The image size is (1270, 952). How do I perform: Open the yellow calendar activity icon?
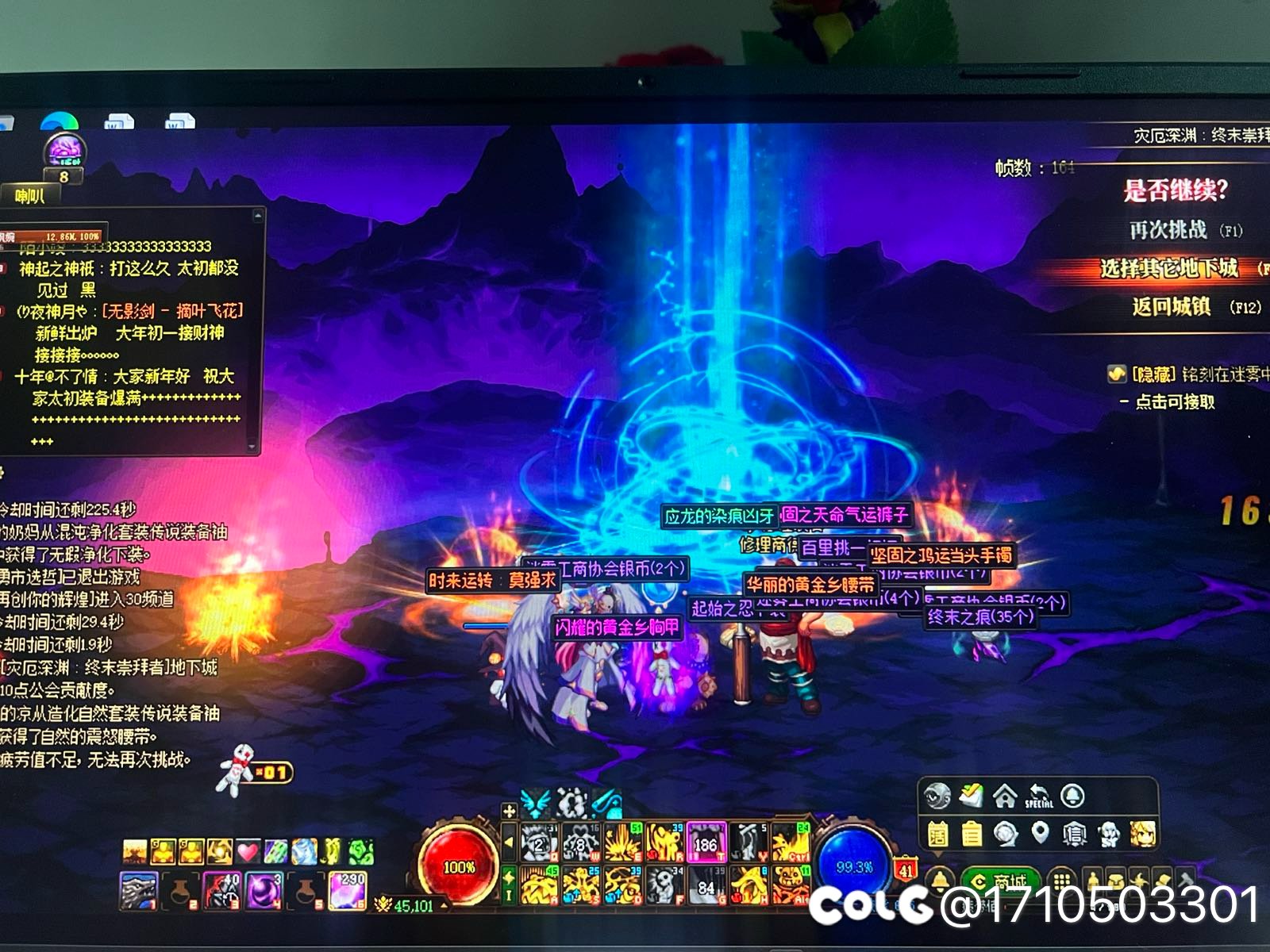(x=937, y=834)
